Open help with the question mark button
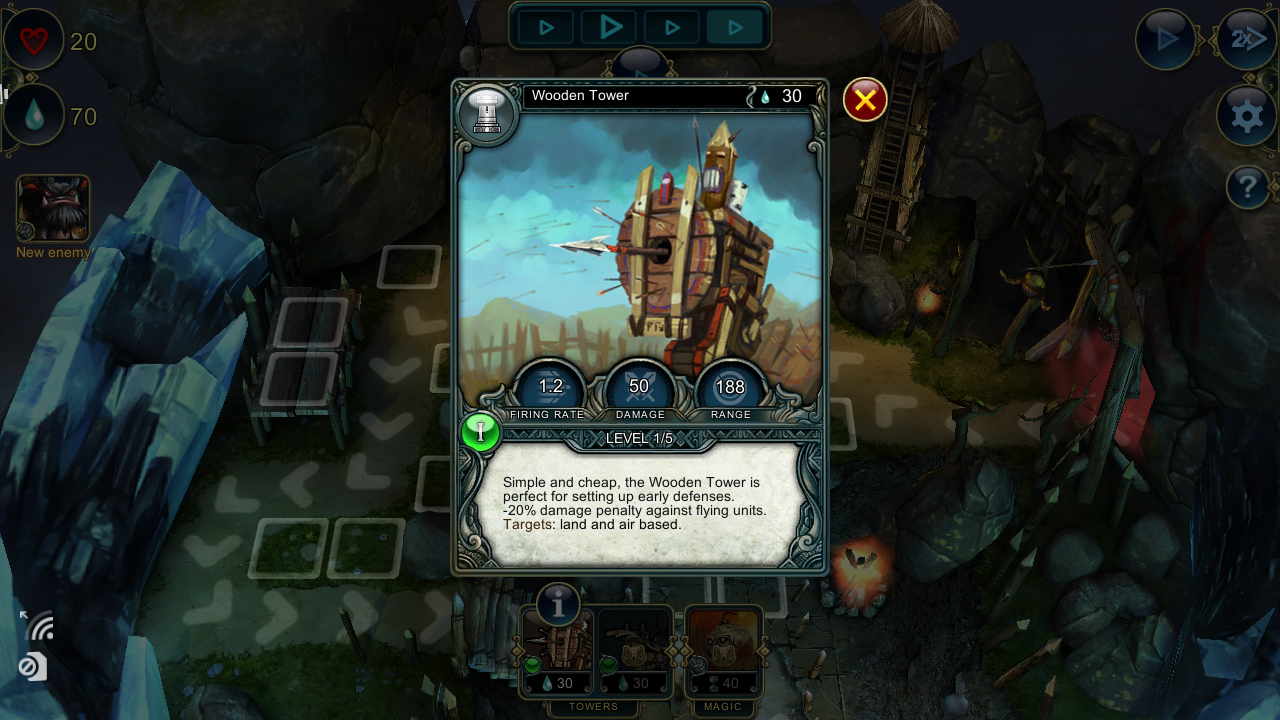 (x=1247, y=187)
